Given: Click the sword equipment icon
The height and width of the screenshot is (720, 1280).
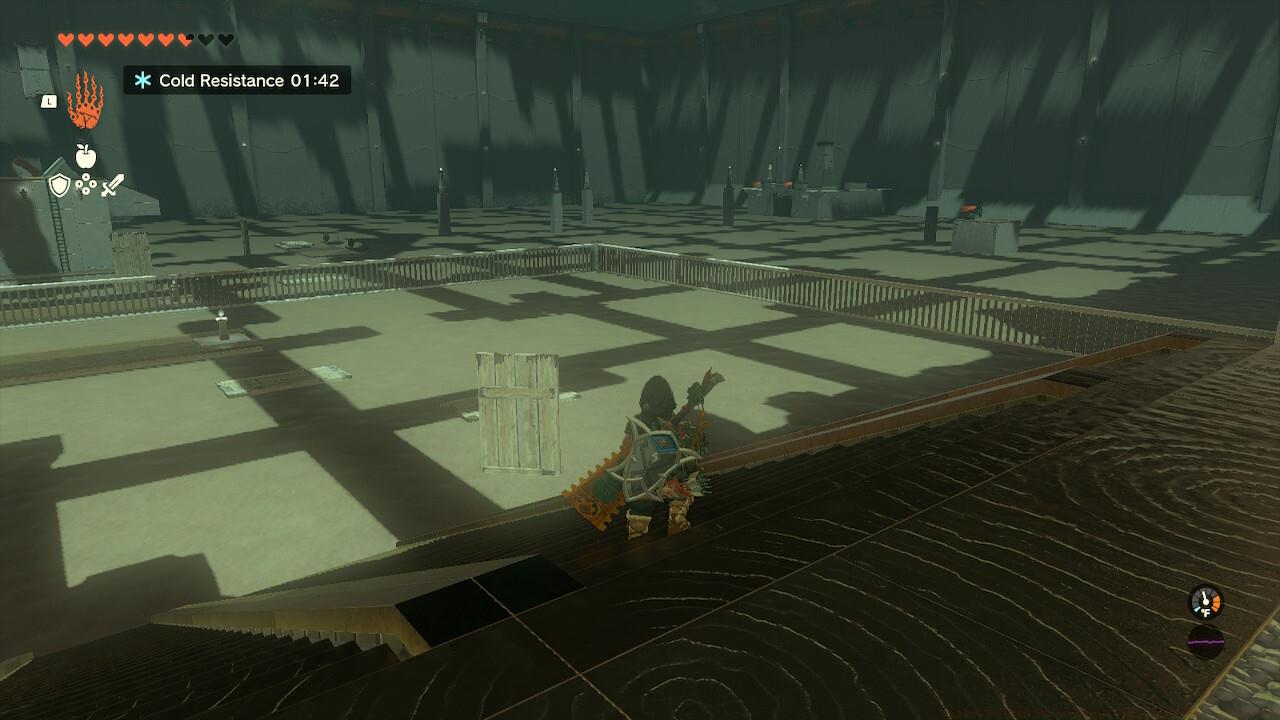Looking at the screenshot, I should [112, 187].
